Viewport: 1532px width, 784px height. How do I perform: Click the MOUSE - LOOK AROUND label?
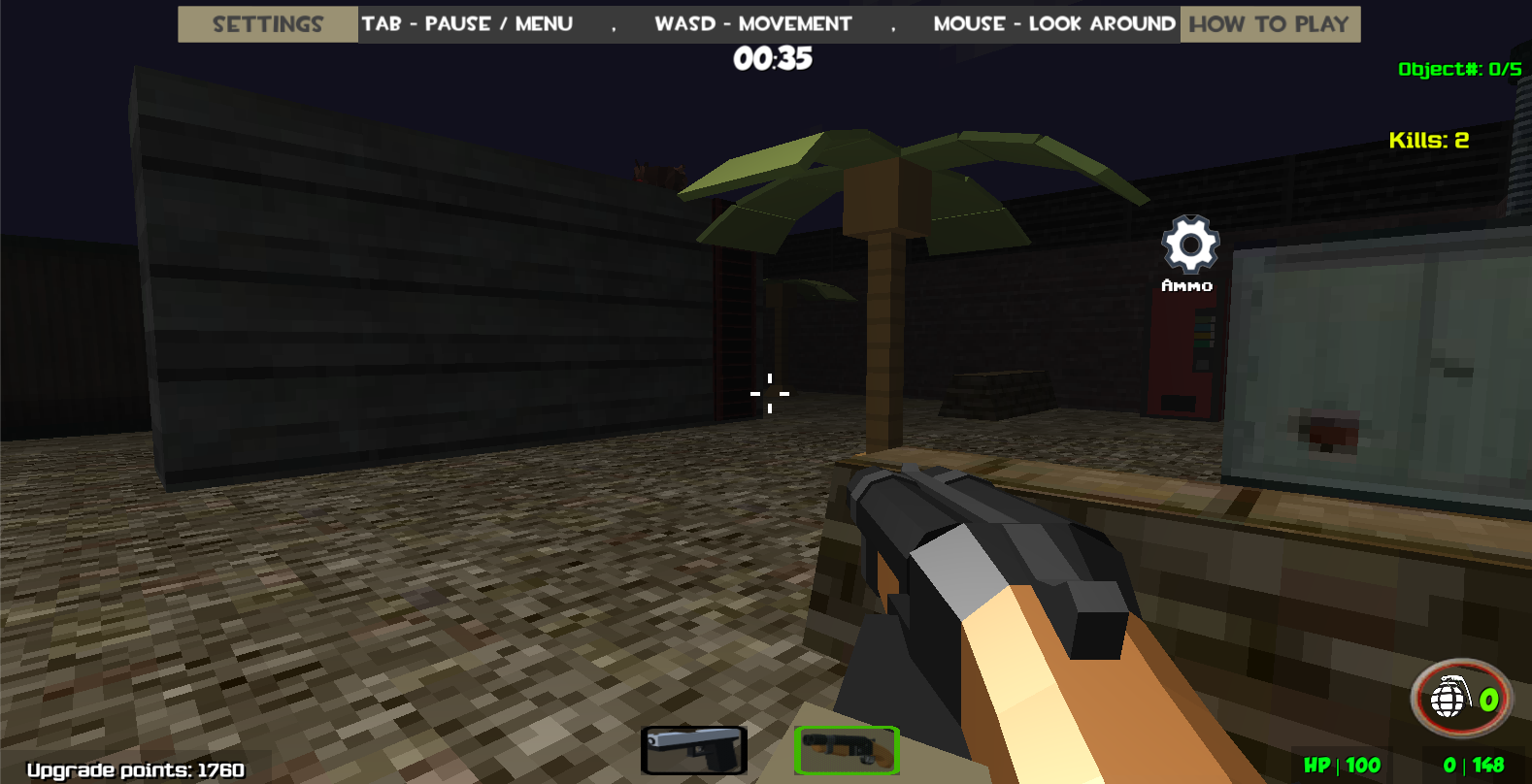coord(1052,23)
